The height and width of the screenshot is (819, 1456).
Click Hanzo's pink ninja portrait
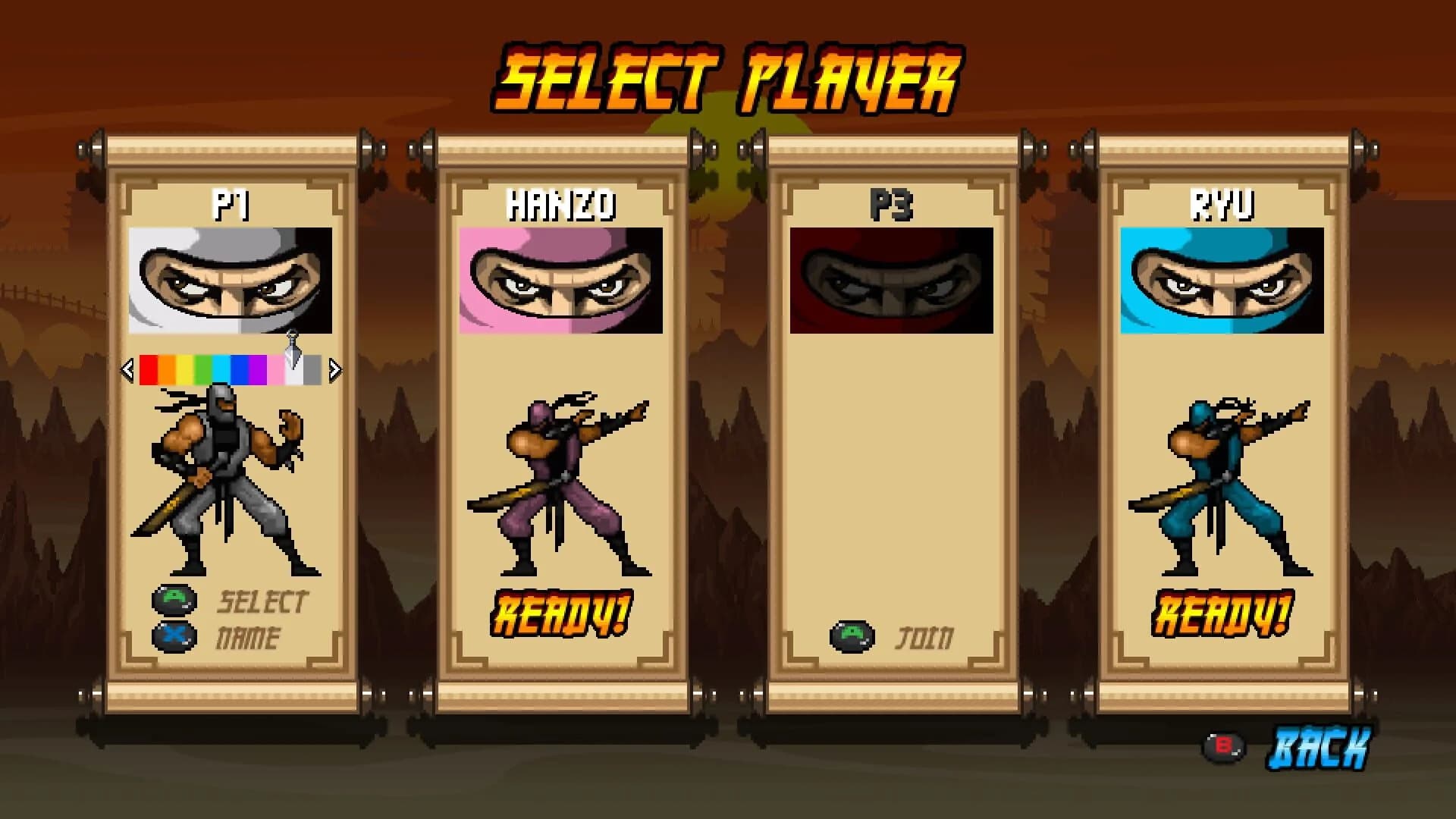(x=559, y=280)
